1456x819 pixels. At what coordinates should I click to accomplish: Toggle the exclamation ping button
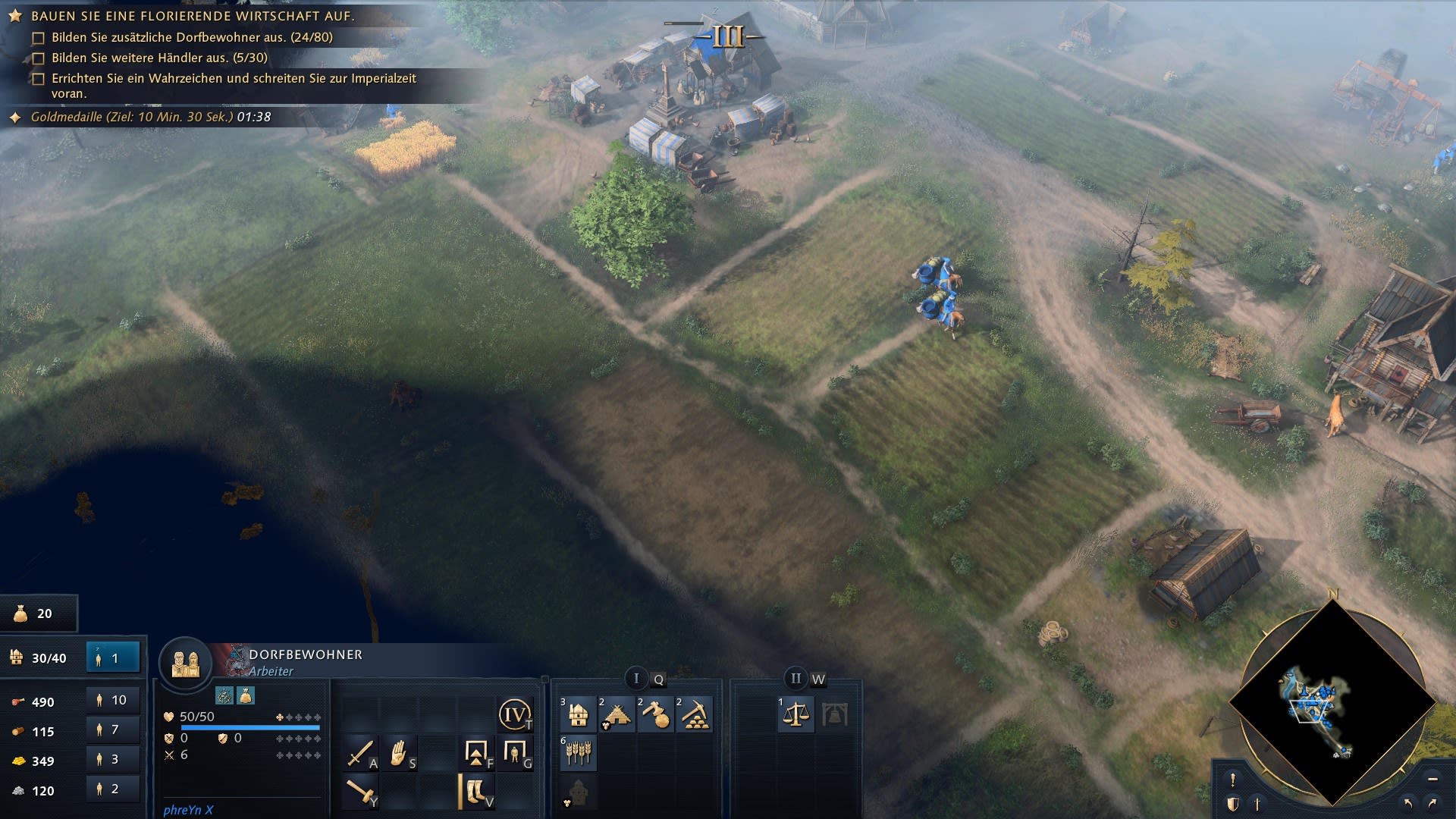click(x=1233, y=780)
